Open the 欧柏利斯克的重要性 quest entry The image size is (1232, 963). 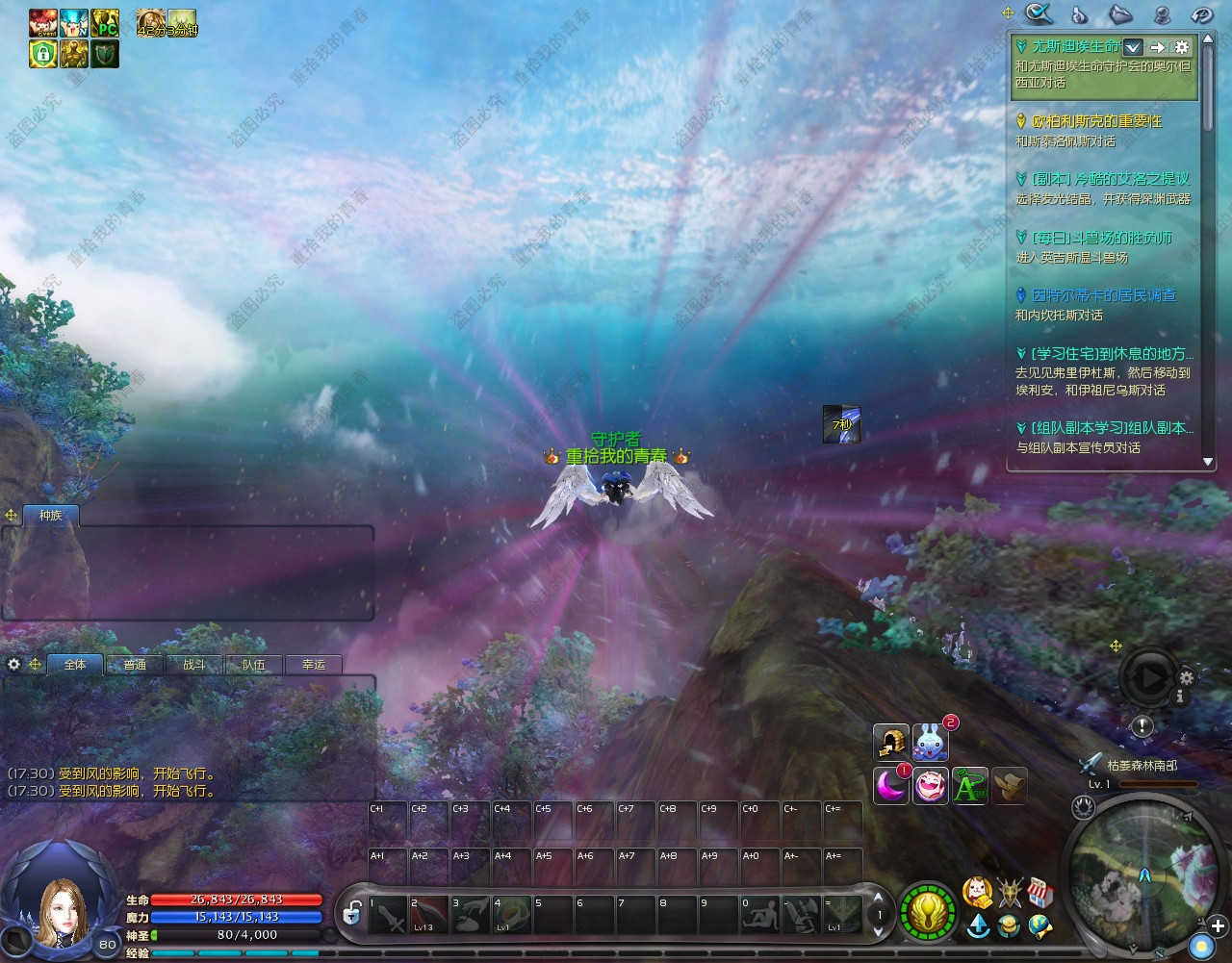point(1096,121)
